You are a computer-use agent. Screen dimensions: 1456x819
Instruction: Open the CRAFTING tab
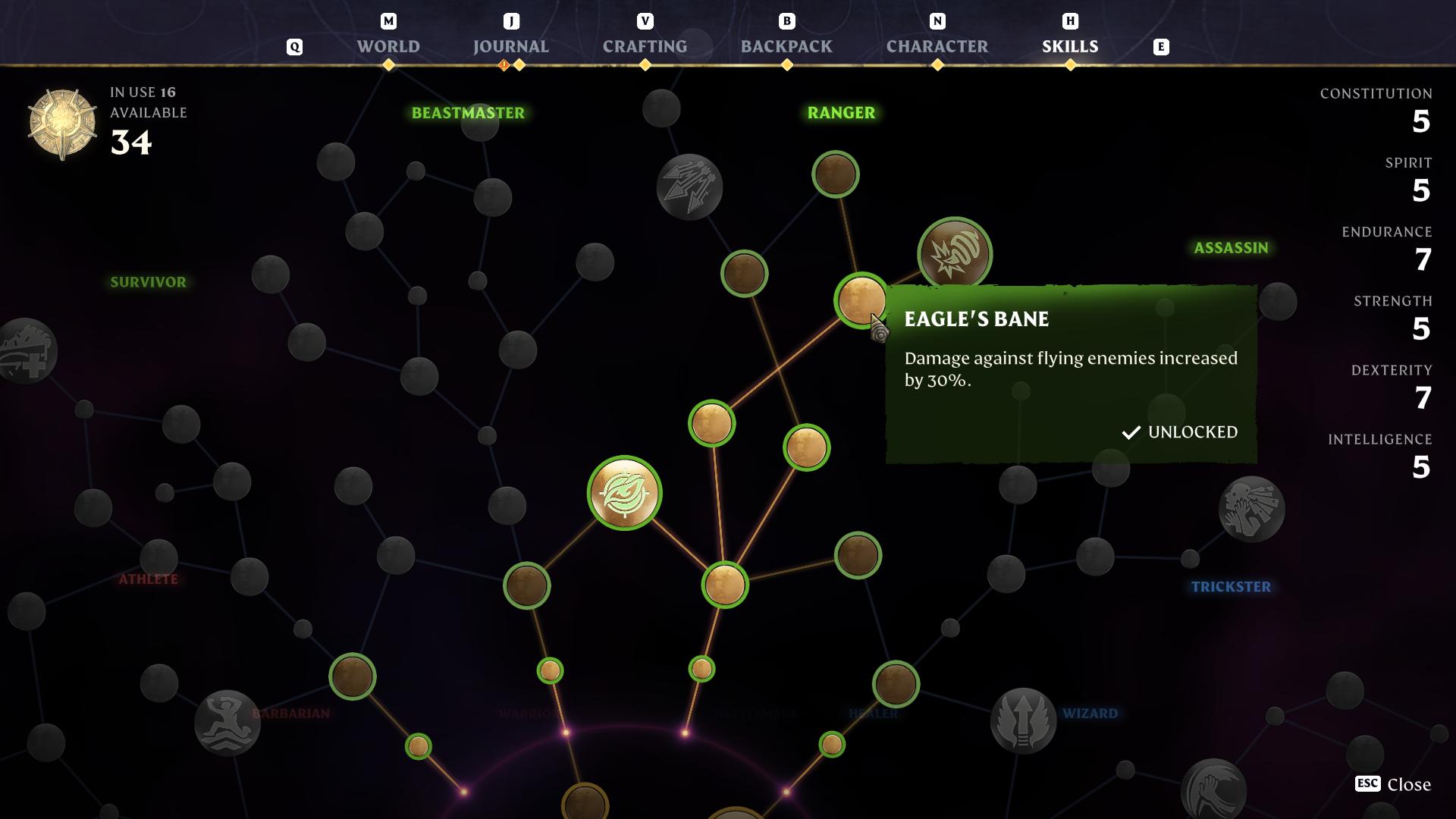pos(645,45)
